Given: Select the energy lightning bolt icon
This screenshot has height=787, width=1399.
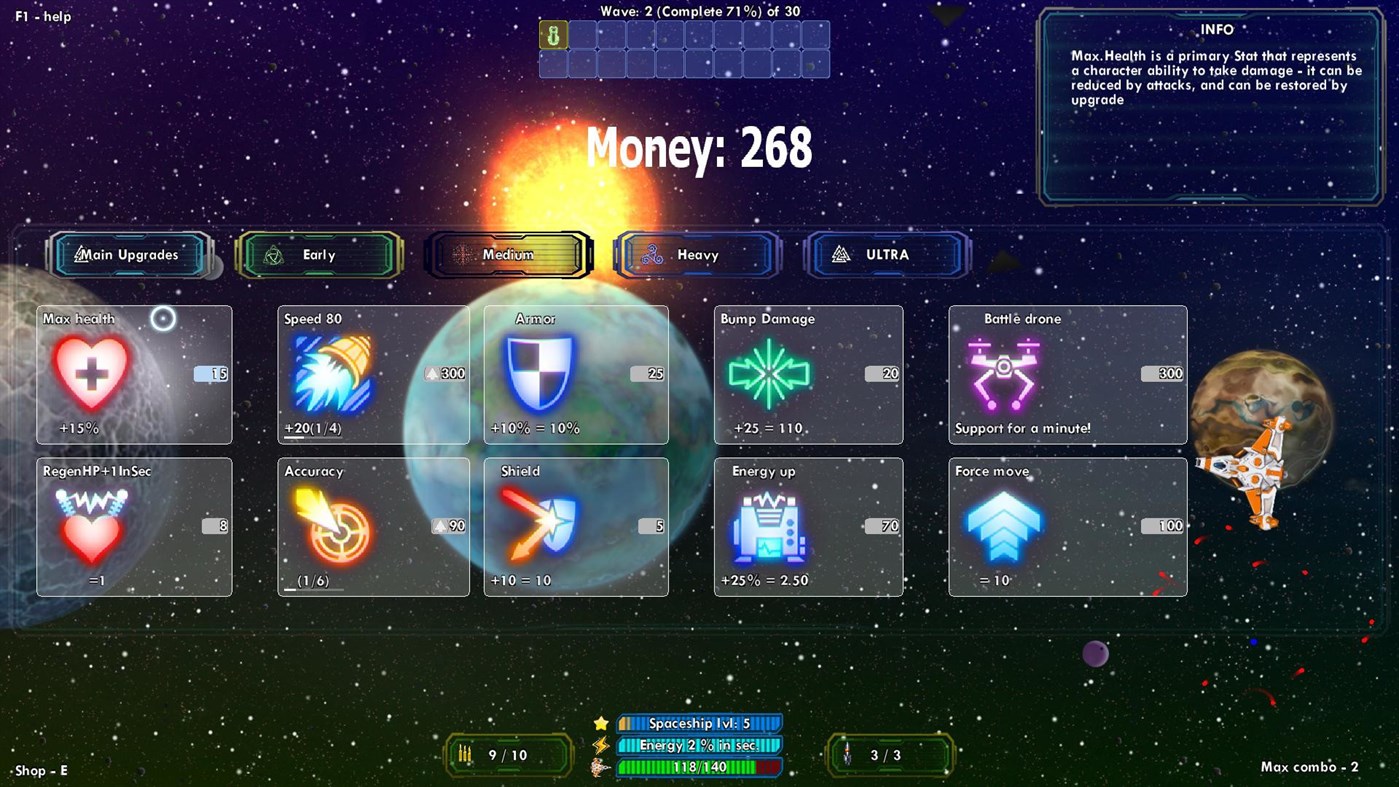Looking at the screenshot, I should (x=601, y=744).
